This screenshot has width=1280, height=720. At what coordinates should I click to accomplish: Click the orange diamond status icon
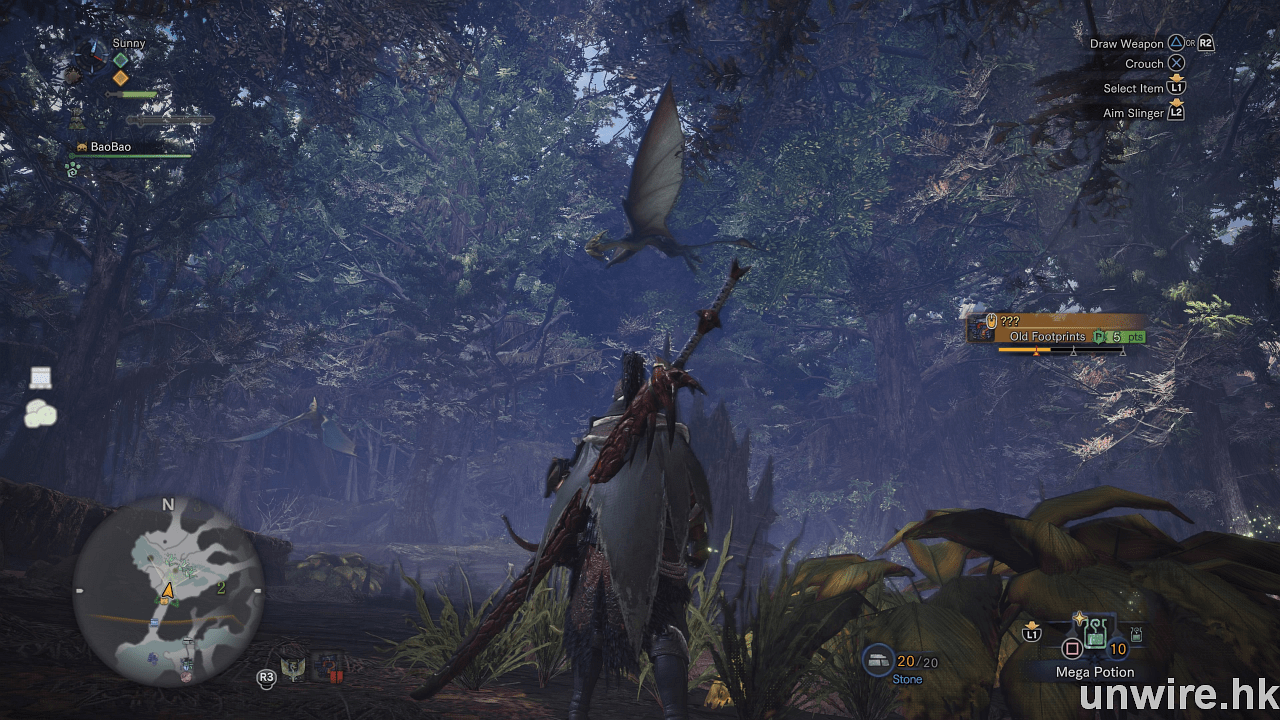click(120, 78)
